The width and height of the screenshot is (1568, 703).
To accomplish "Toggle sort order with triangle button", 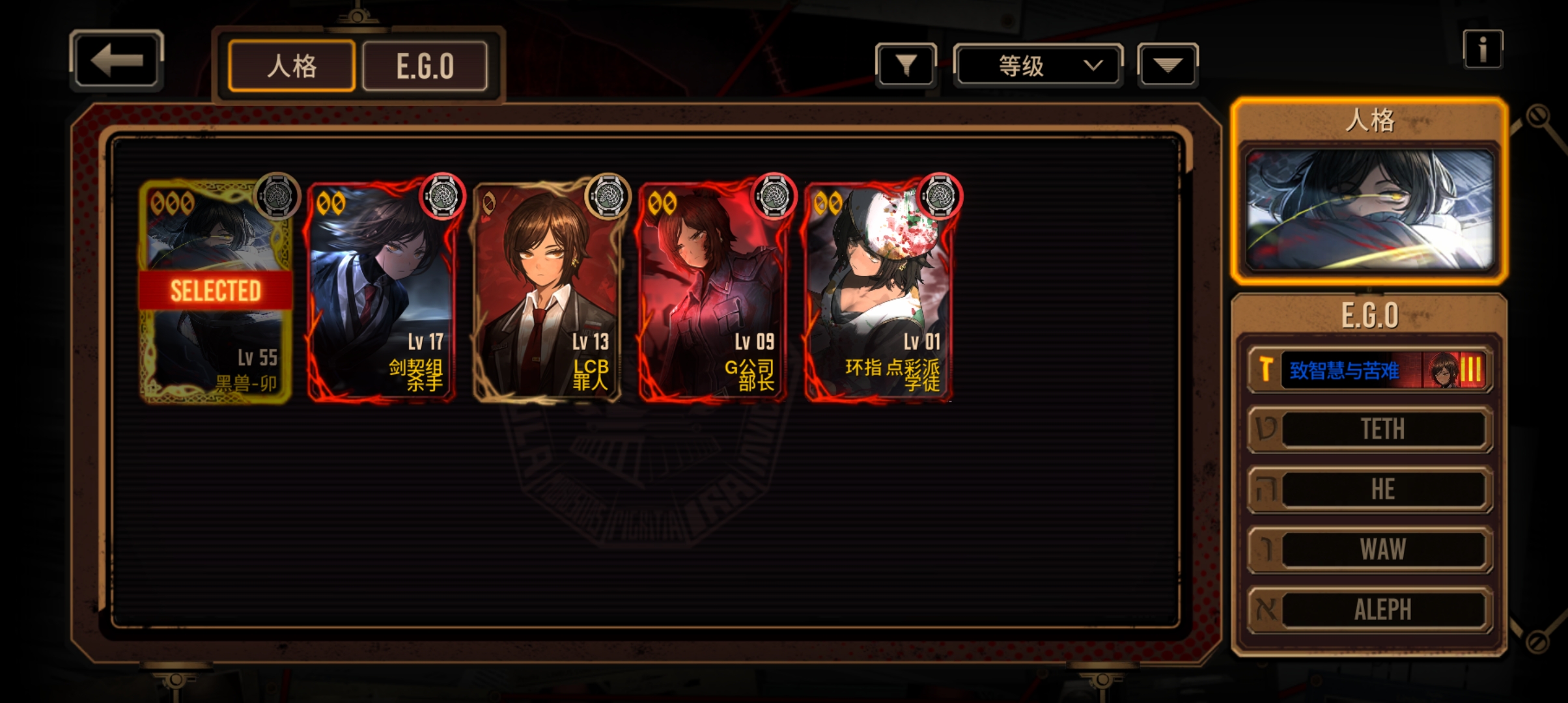I will coord(1168,65).
